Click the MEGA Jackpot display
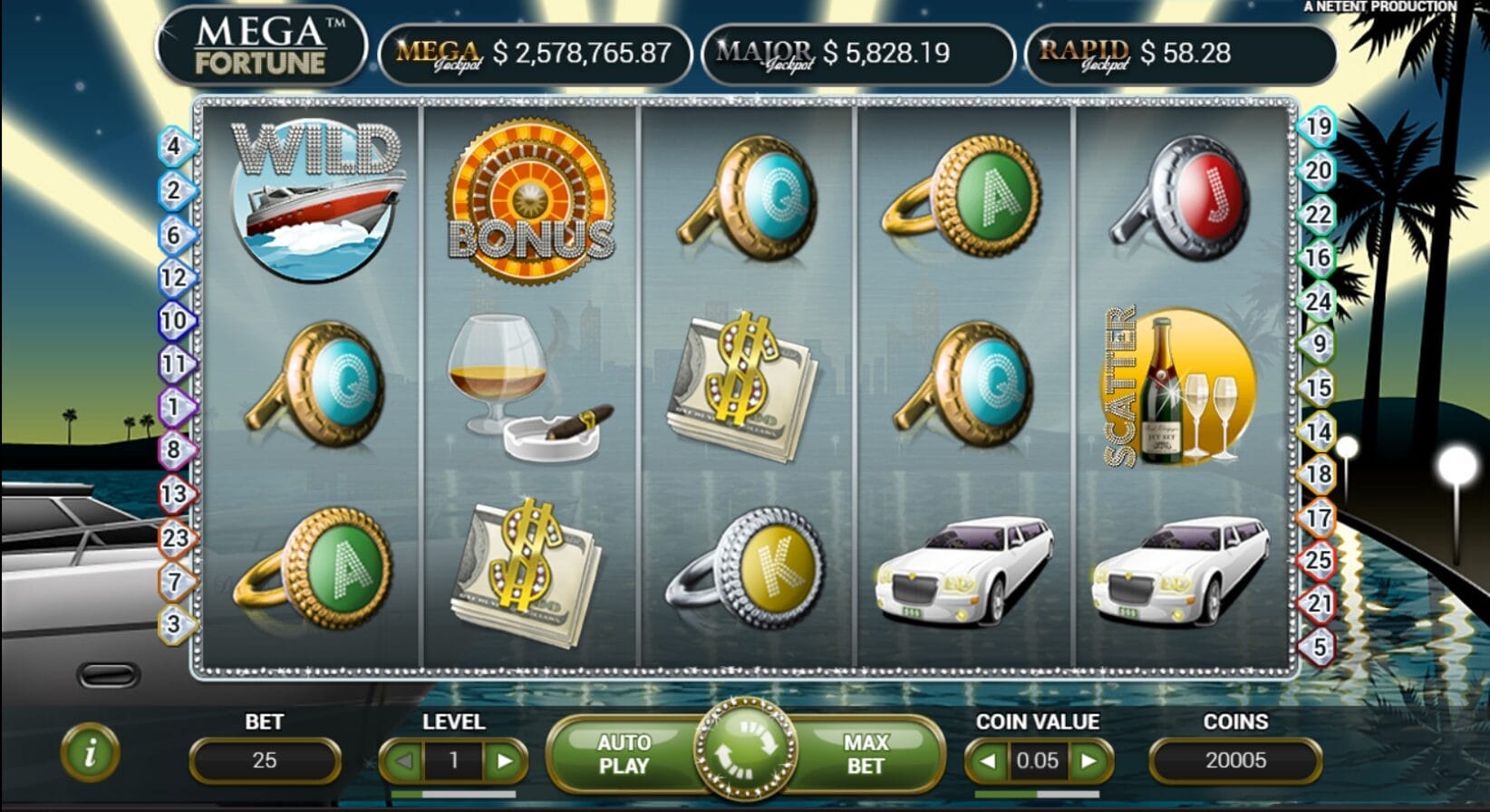 click(535, 53)
